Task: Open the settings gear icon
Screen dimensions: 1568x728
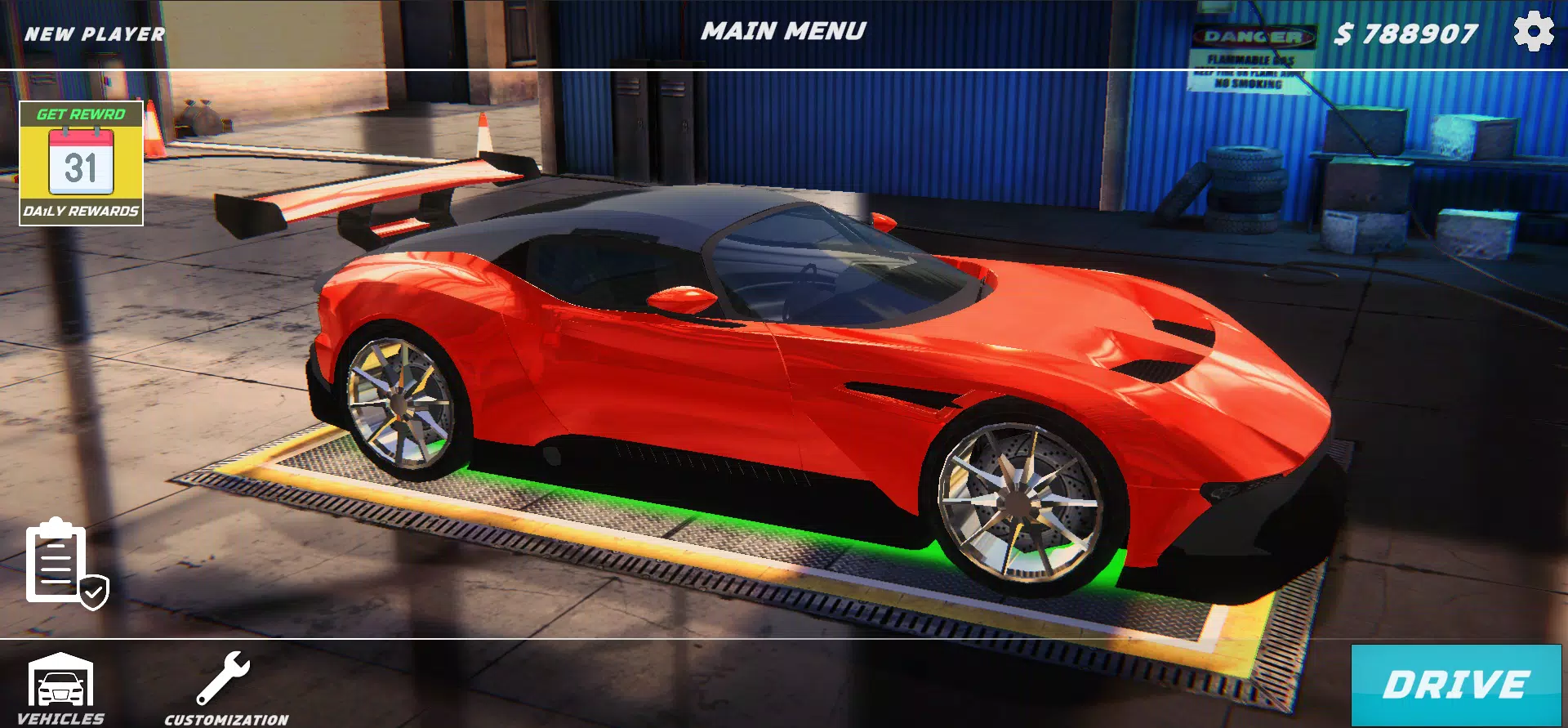Action: 1532,33
